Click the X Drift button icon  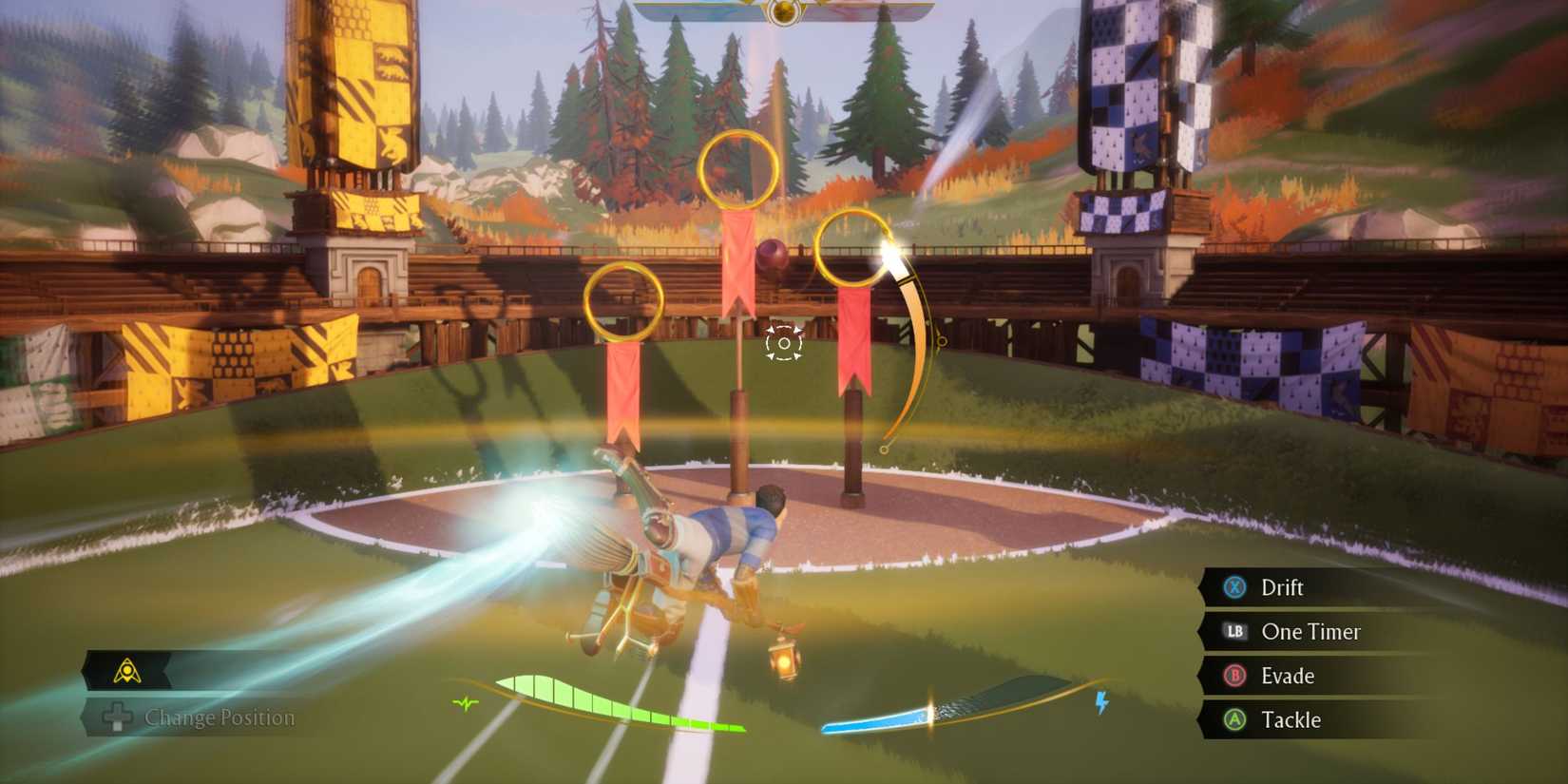pyautogui.click(x=1232, y=587)
